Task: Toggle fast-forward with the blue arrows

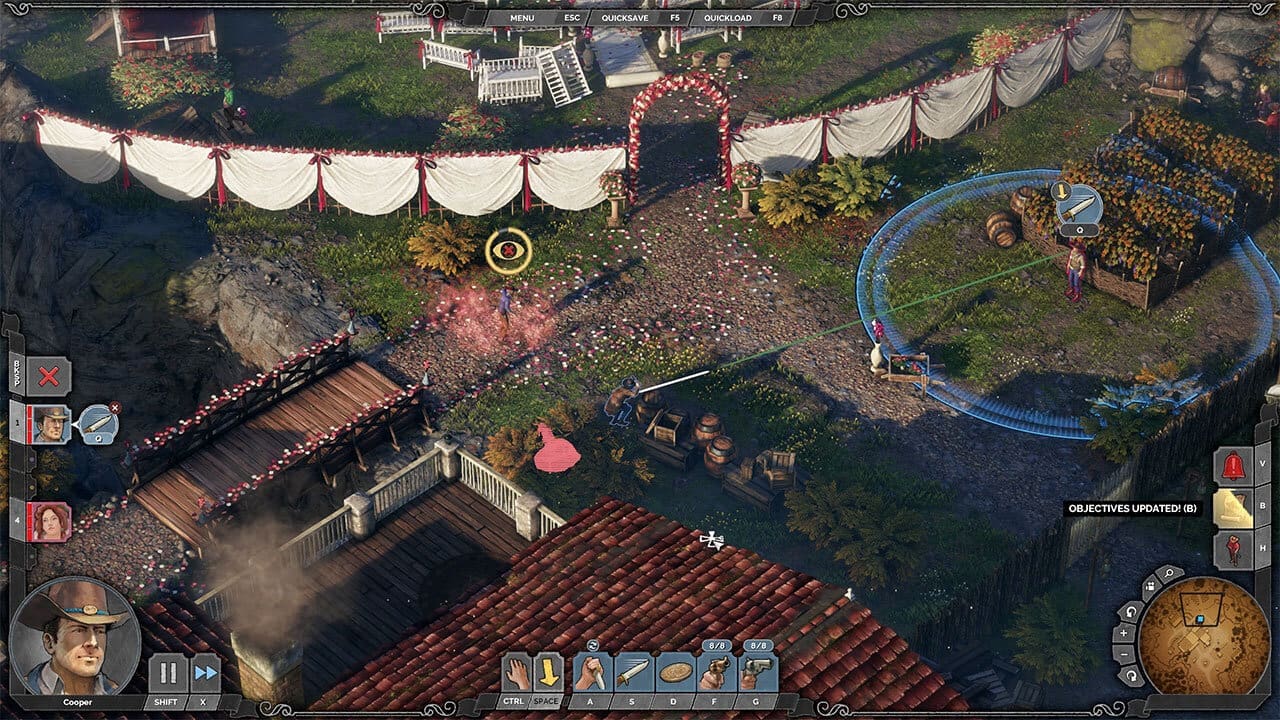Action: click(206, 672)
